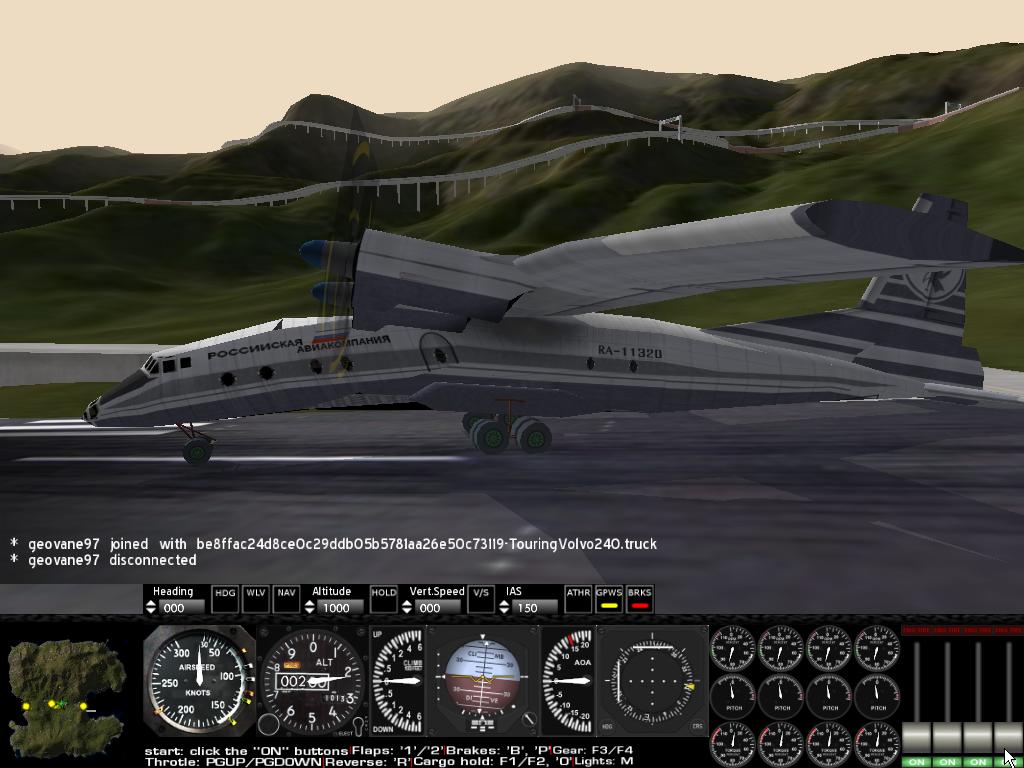Switch on ATHR autothrottle
Screen dimensions: 1024x768
click(x=578, y=598)
